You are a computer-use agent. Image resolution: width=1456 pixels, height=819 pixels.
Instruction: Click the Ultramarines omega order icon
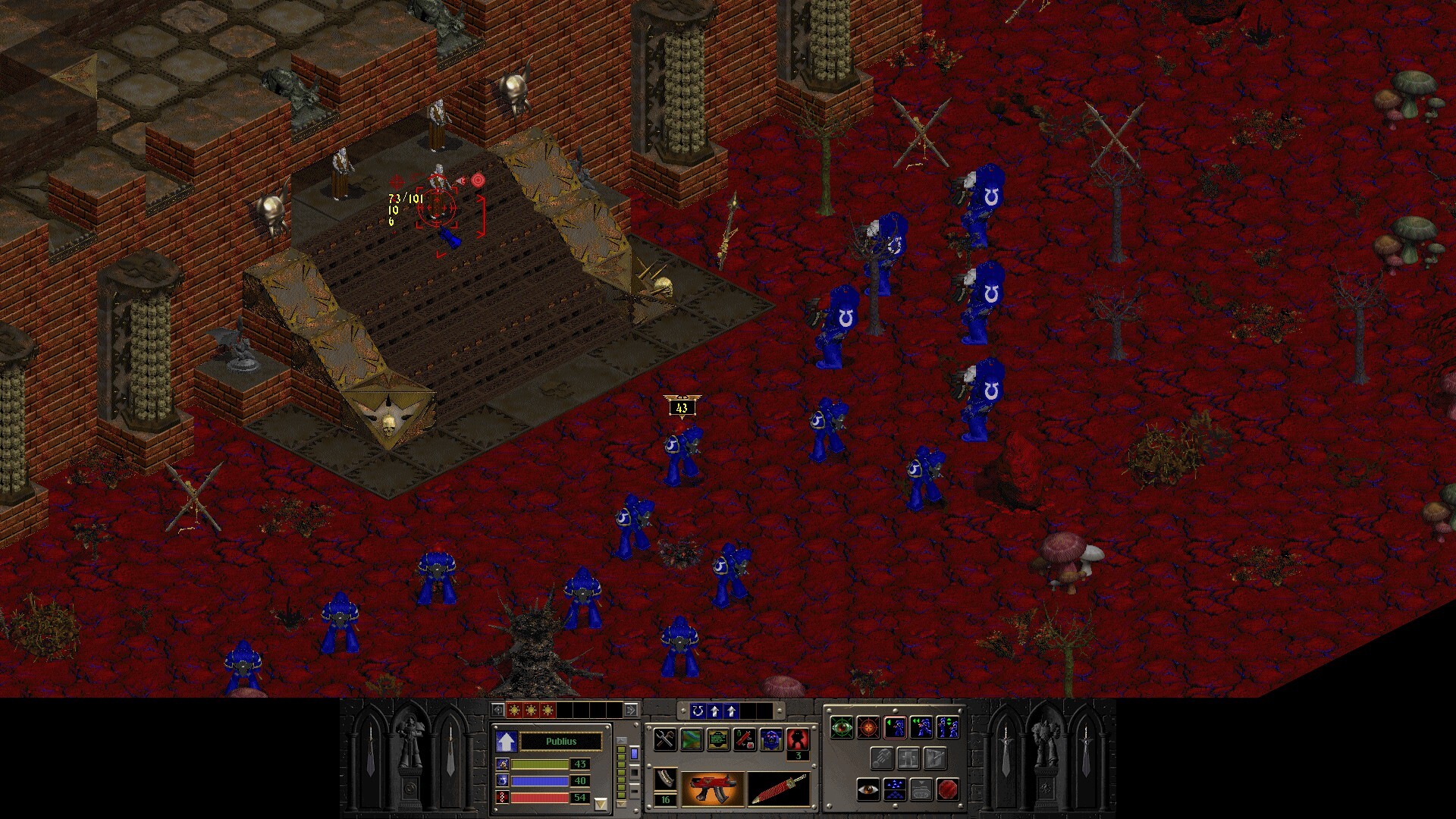pyautogui.click(x=699, y=712)
